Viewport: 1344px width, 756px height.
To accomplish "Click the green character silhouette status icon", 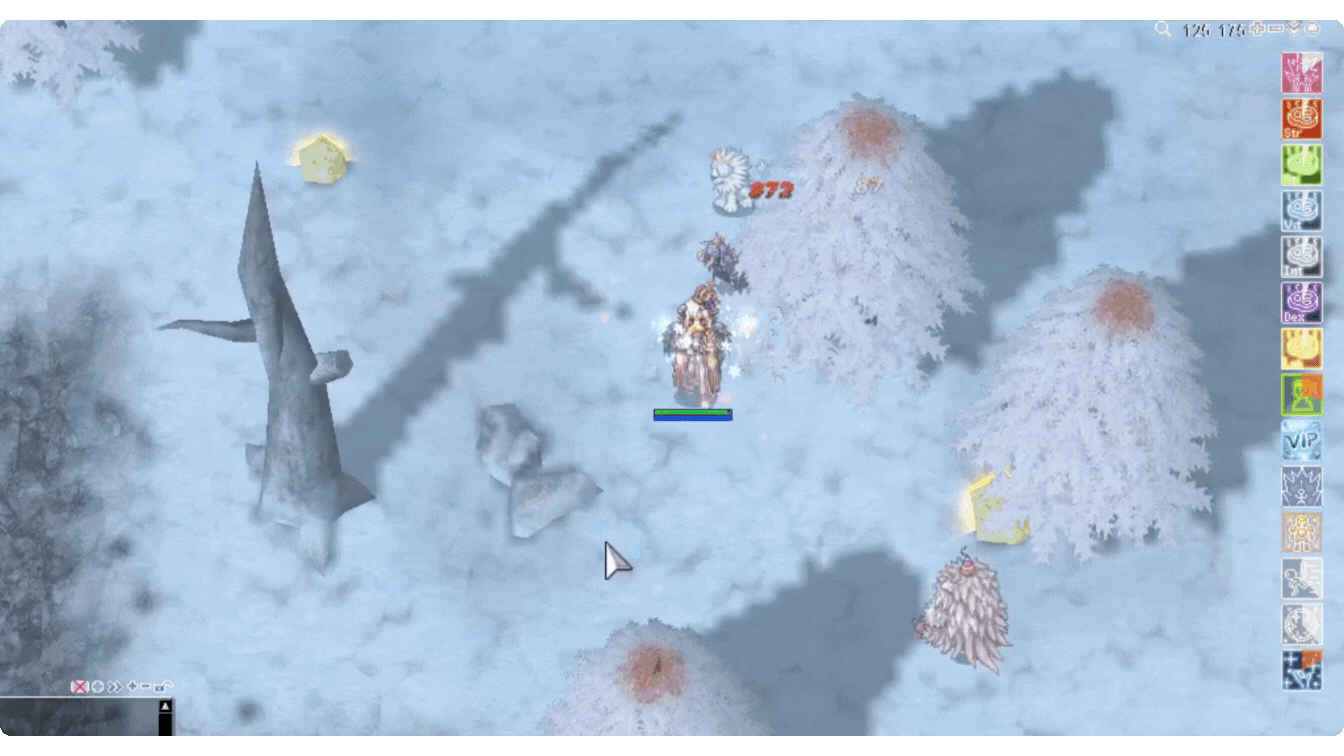I will (1302, 395).
